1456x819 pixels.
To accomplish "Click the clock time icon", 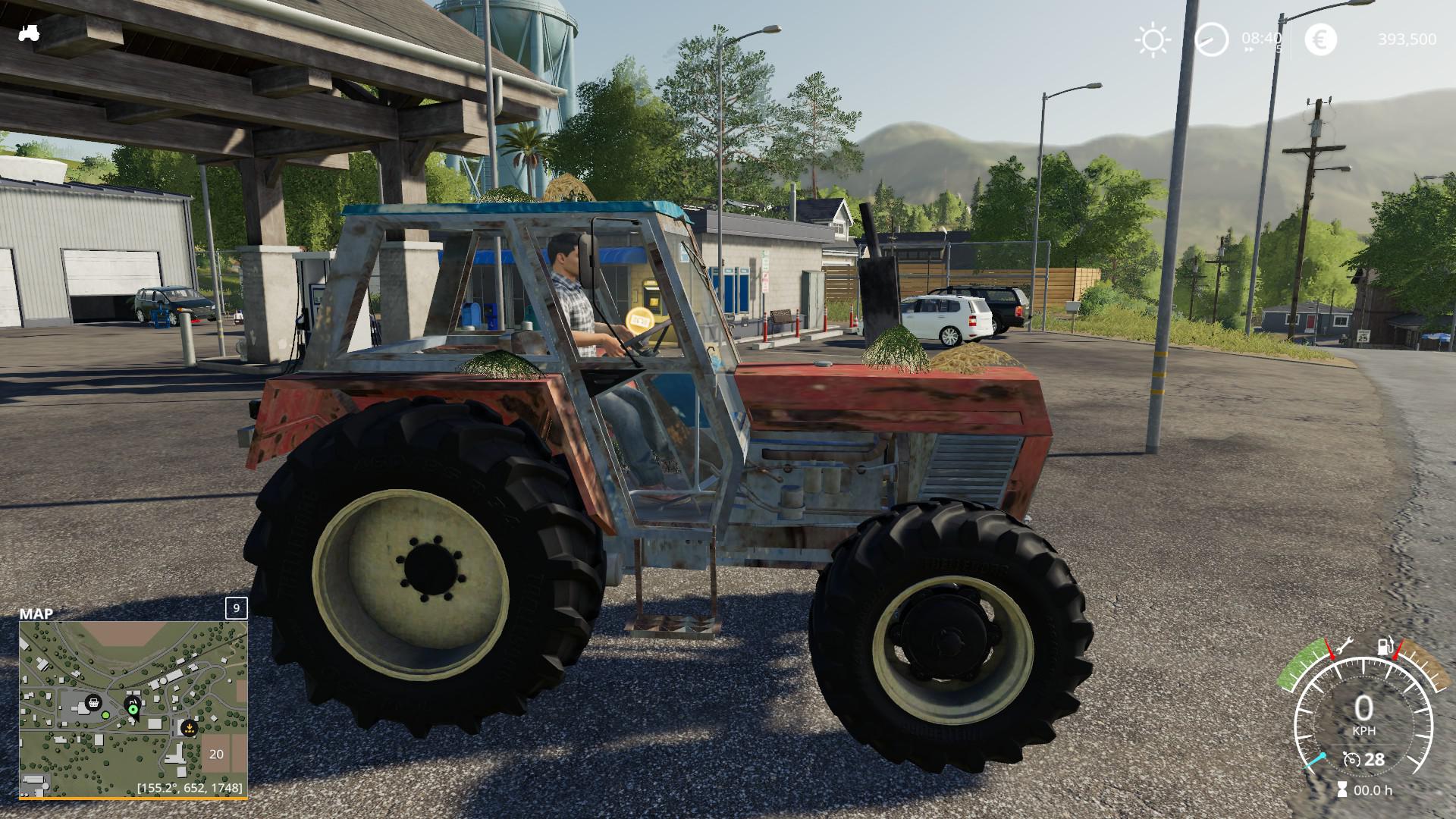I will point(1211,39).
